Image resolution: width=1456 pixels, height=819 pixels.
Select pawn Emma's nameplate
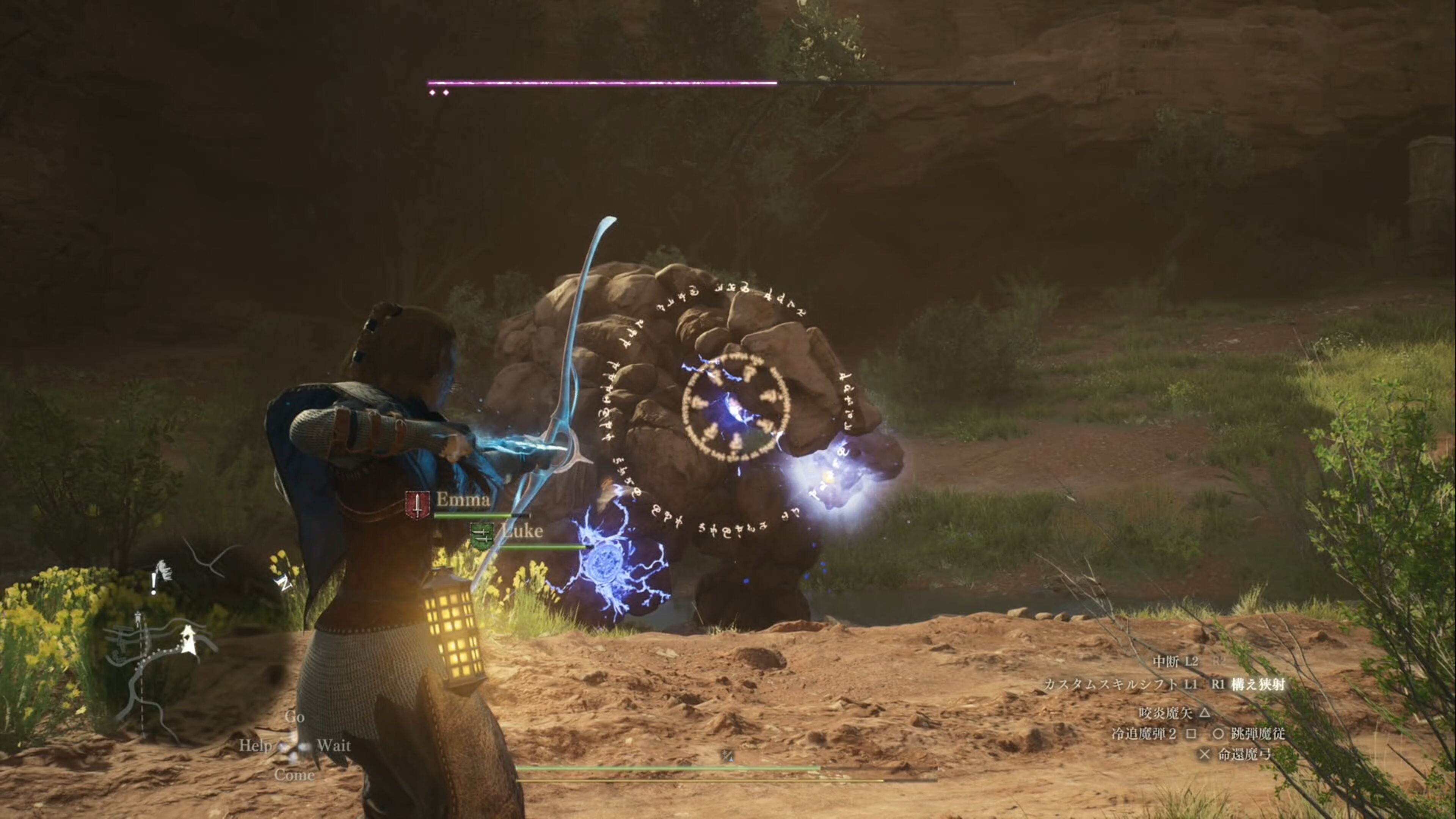pos(462,500)
